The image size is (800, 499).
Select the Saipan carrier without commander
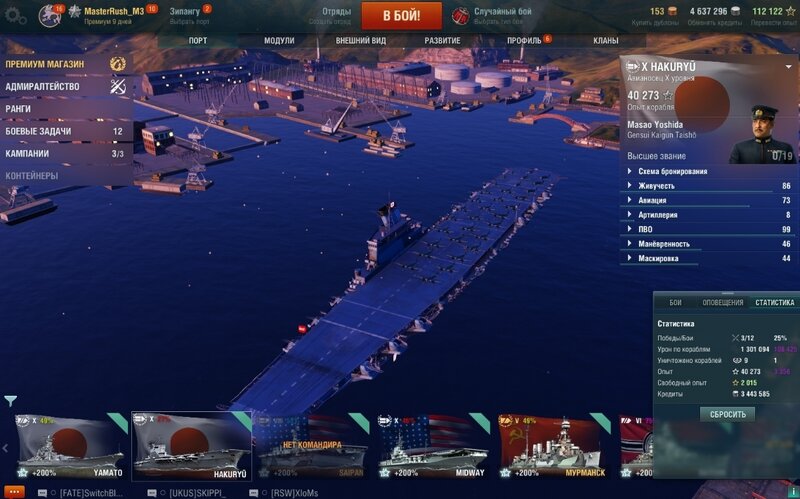pyautogui.click(x=311, y=446)
